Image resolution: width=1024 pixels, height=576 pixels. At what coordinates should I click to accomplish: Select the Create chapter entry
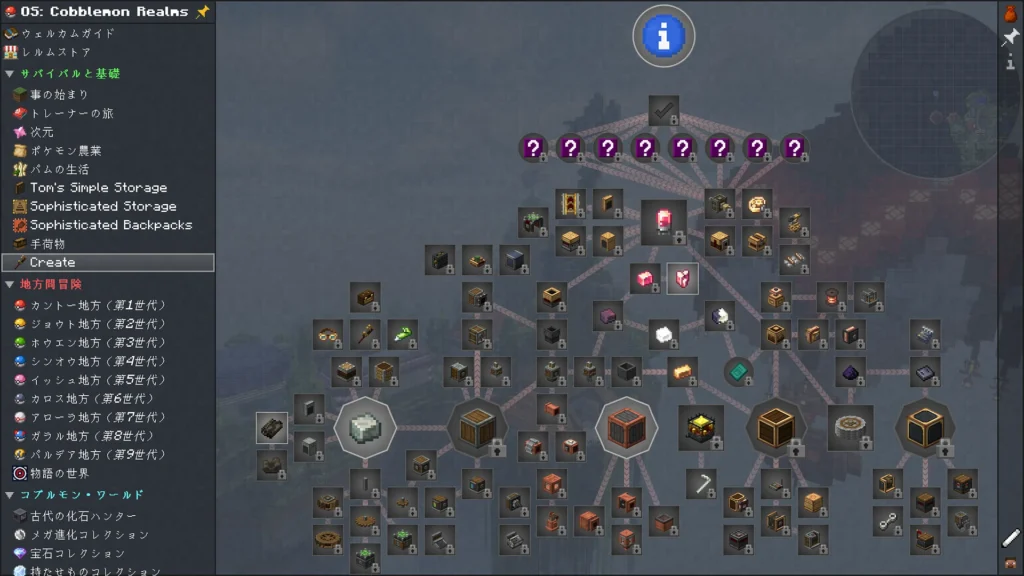tap(52, 262)
